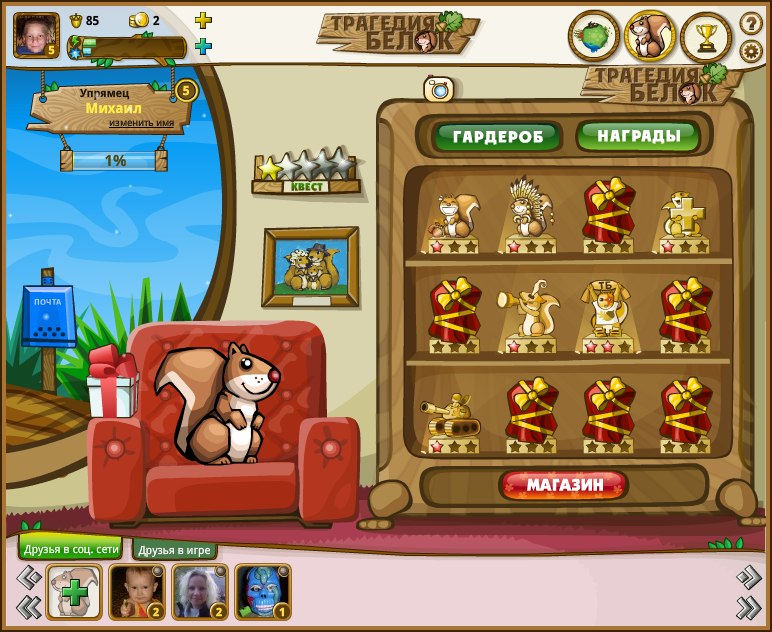Open the Квест stars panel
The width and height of the screenshot is (772, 632).
coord(305,171)
